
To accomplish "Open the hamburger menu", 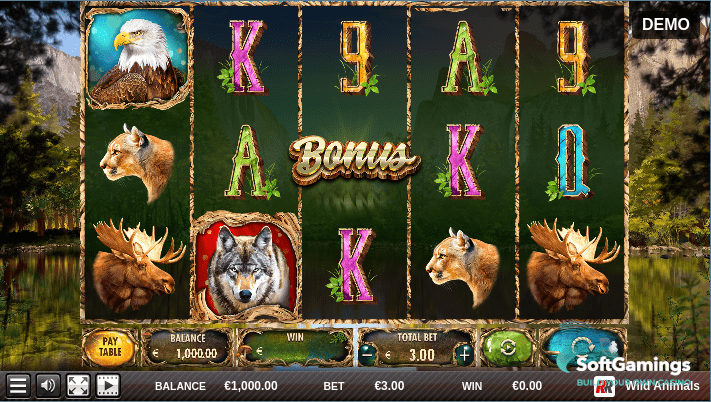I will coord(18,385).
